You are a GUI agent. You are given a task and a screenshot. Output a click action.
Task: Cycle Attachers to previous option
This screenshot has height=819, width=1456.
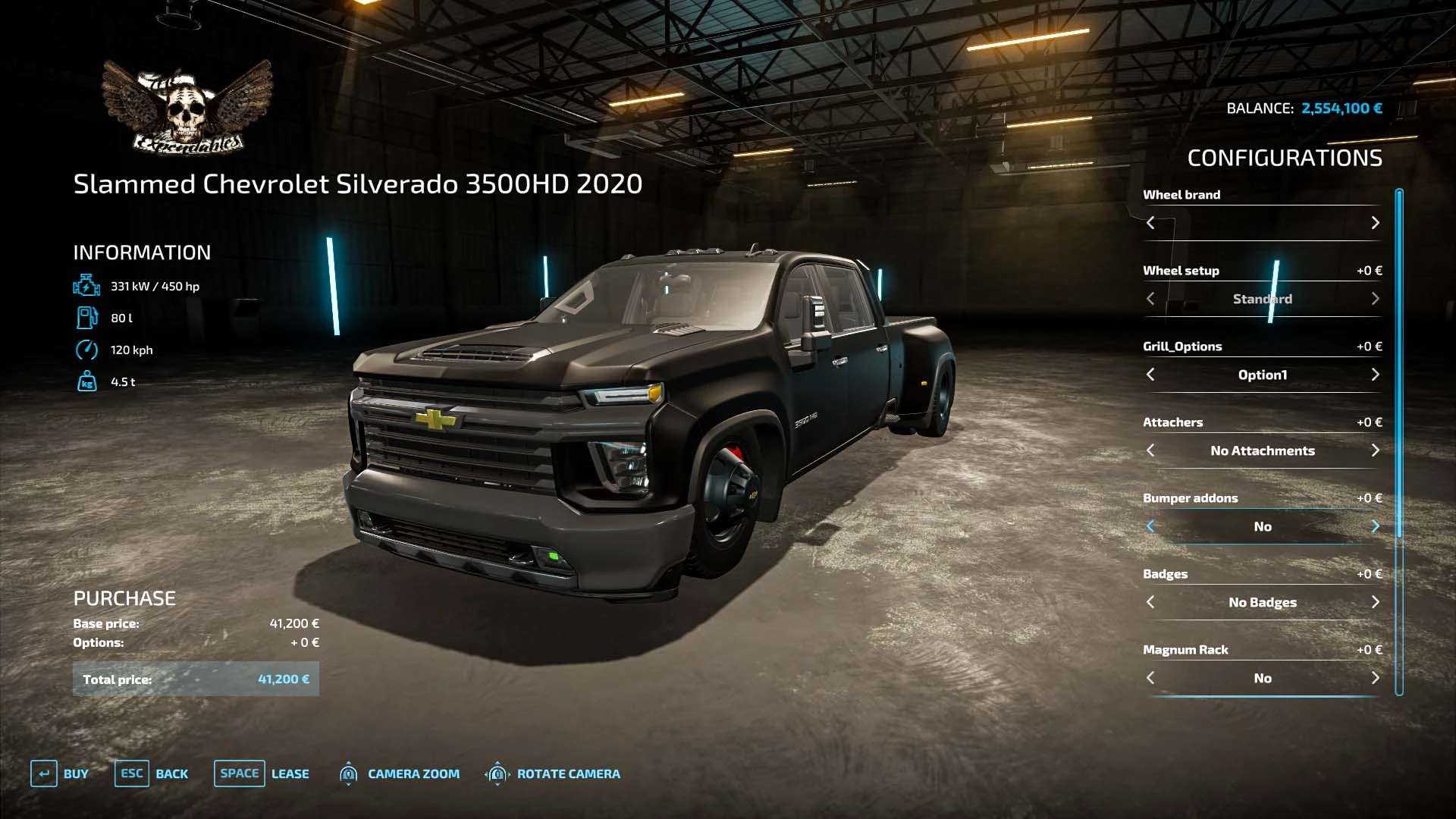[1150, 450]
